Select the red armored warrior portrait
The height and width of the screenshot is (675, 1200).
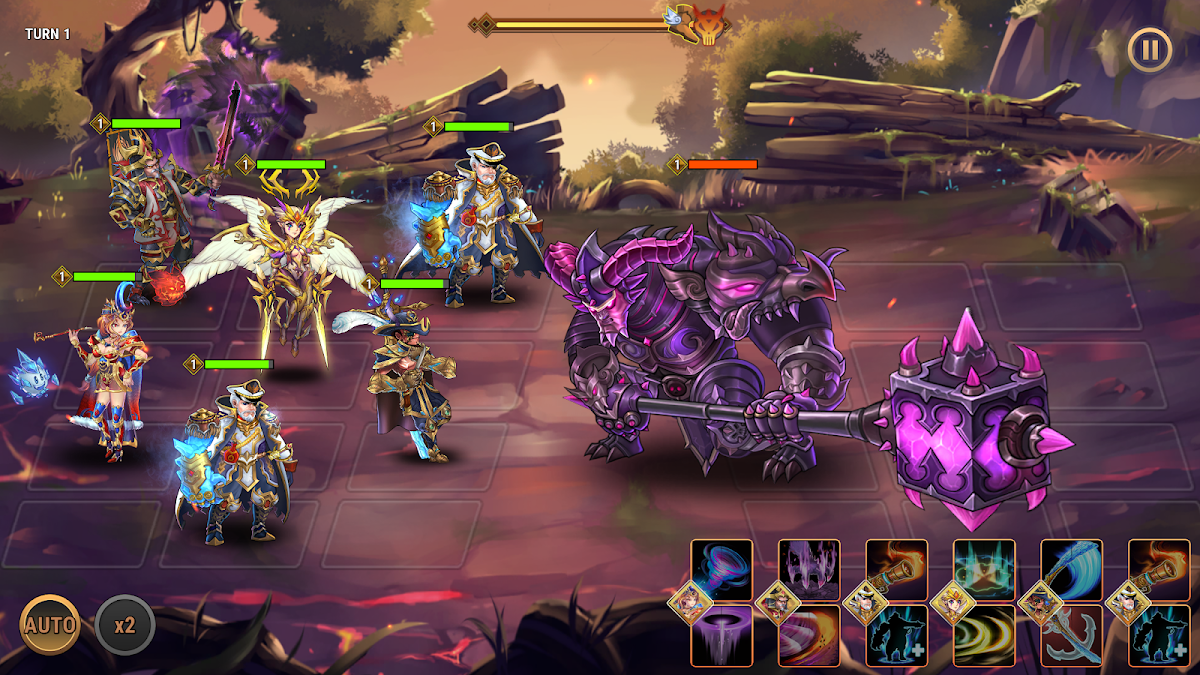[x=778, y=602]
